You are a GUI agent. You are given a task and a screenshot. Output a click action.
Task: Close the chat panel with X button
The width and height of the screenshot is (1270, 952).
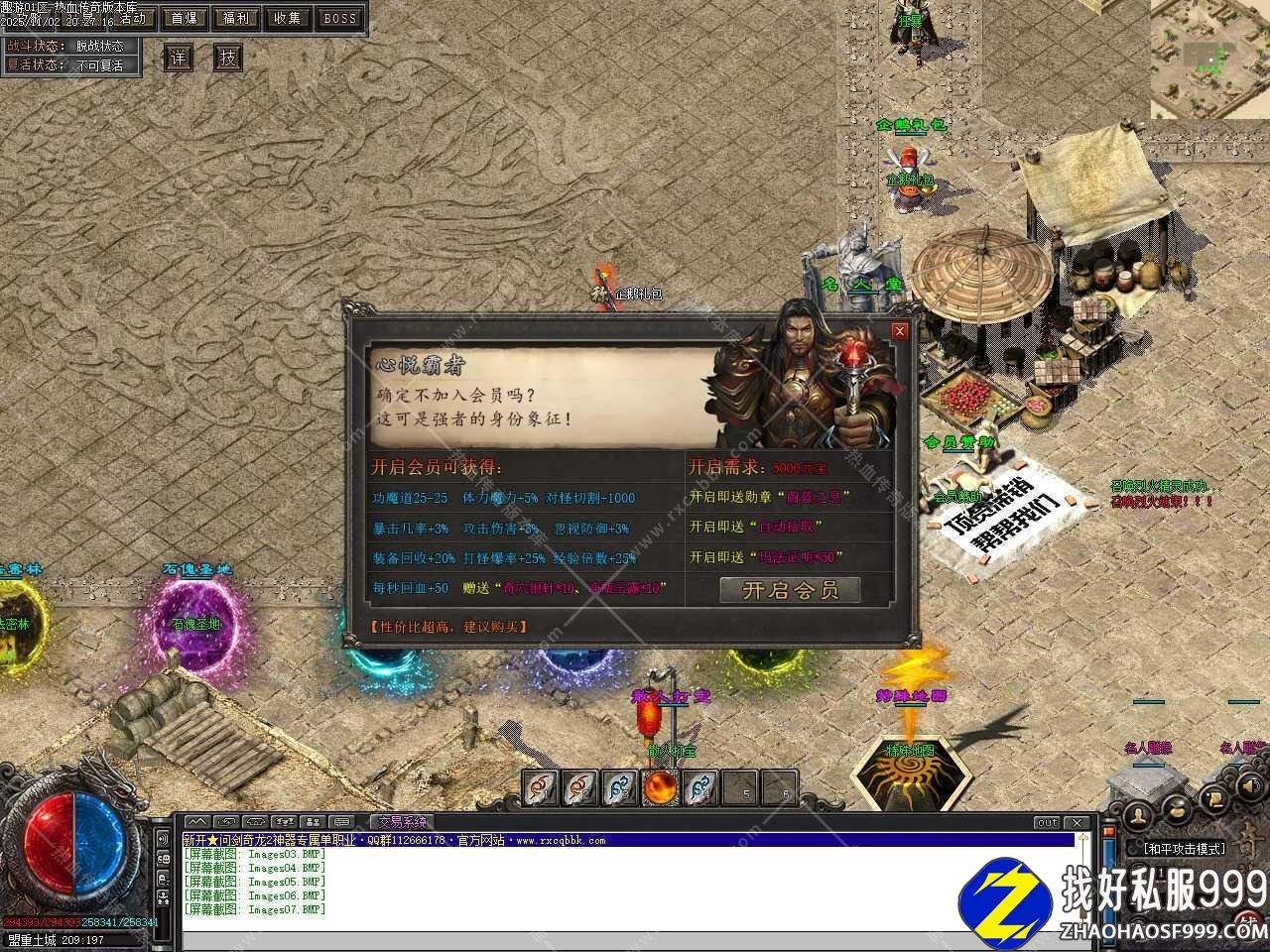(1078, 823)
